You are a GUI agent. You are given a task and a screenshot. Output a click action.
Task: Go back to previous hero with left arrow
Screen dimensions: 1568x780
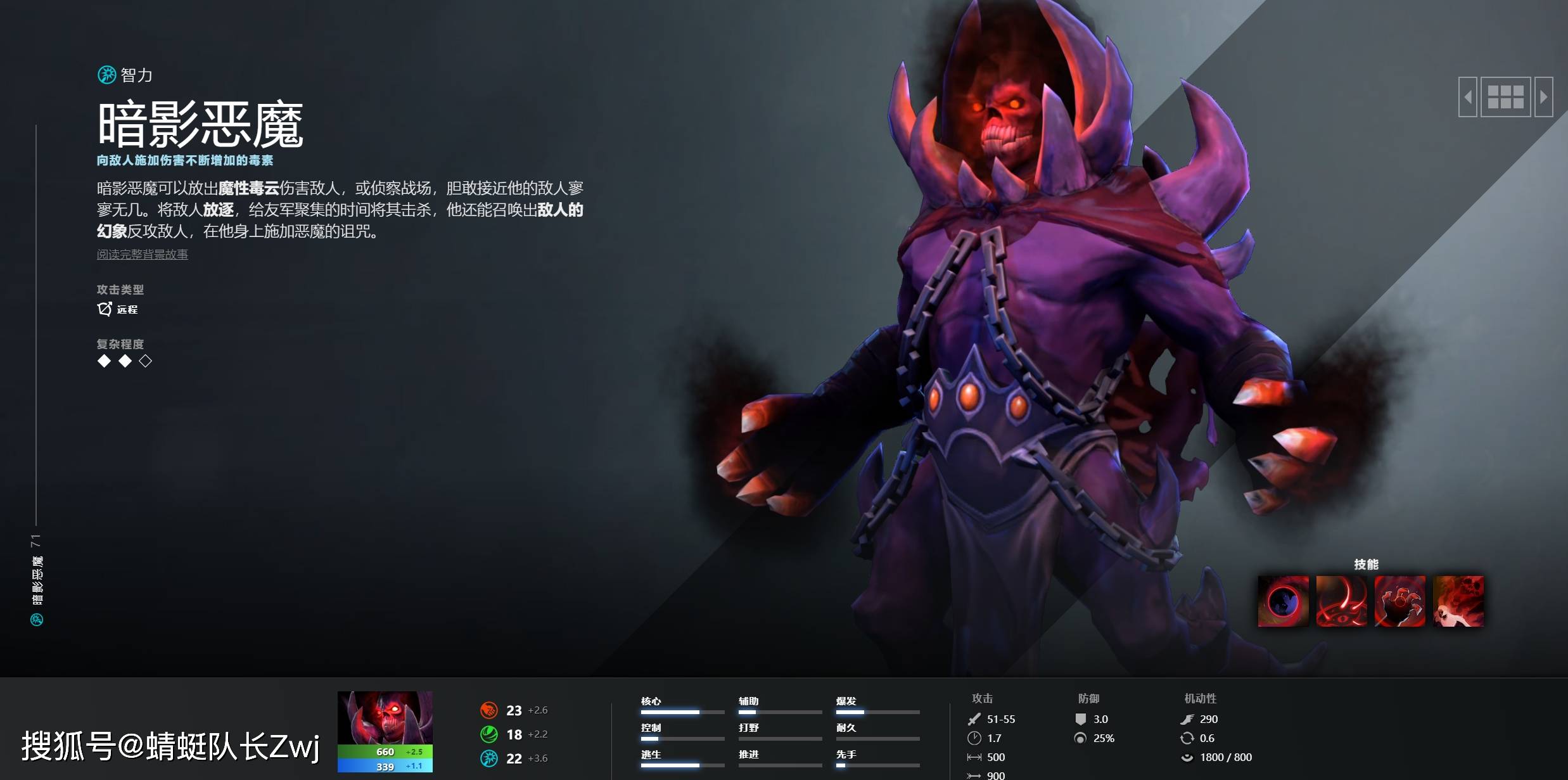coord(1467,96)
